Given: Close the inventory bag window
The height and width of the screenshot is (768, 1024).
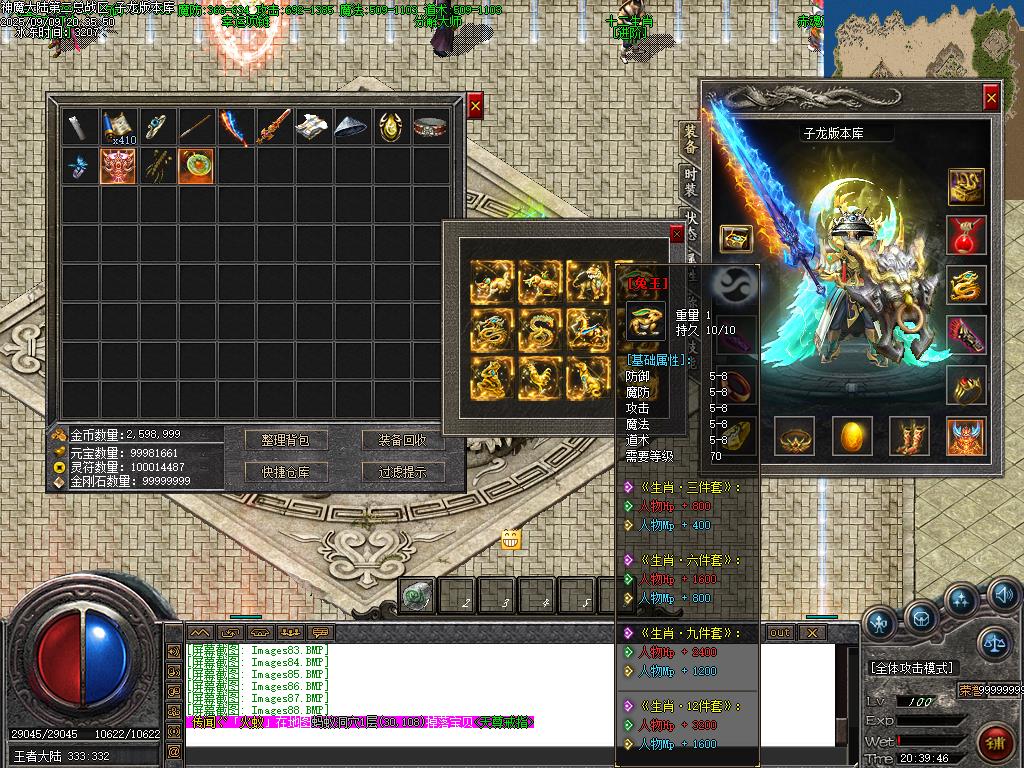Looking at the screenshot, I should (475, 105).
